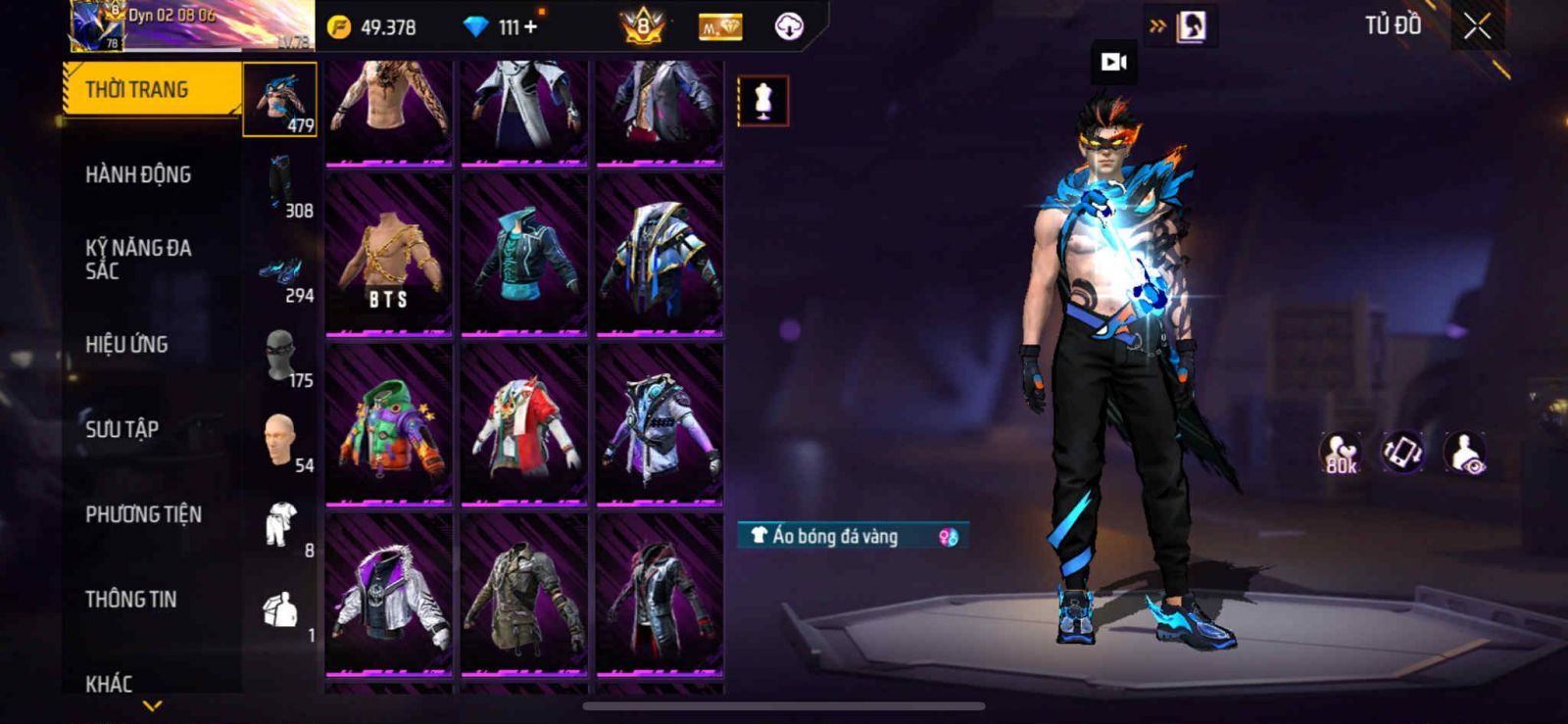Viewport: 1568px width, 724px height.
Task: Go to the Sưu Tập section
Action: click(122, 429)
